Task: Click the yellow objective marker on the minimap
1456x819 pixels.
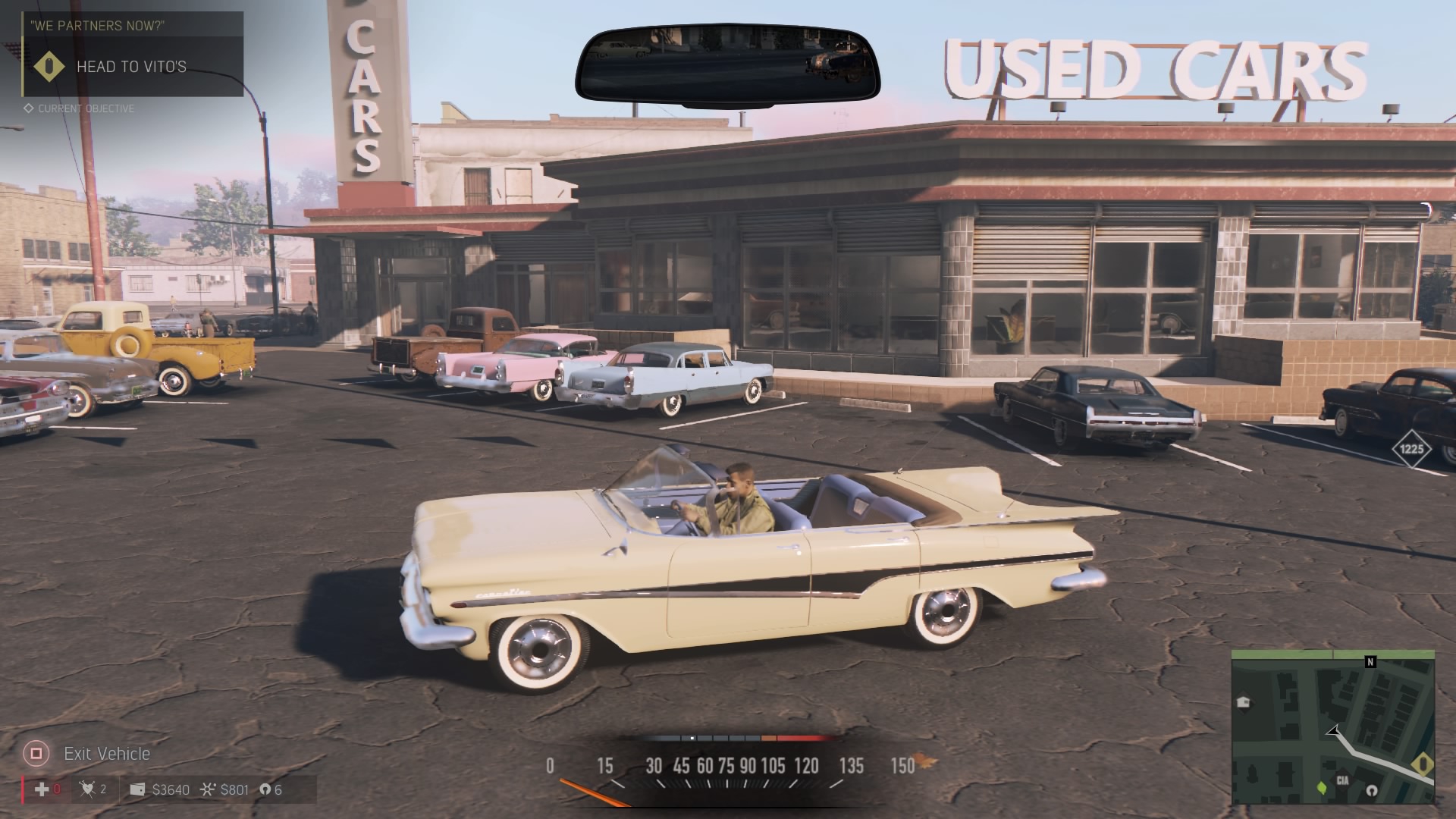Action: [1423, 764]
